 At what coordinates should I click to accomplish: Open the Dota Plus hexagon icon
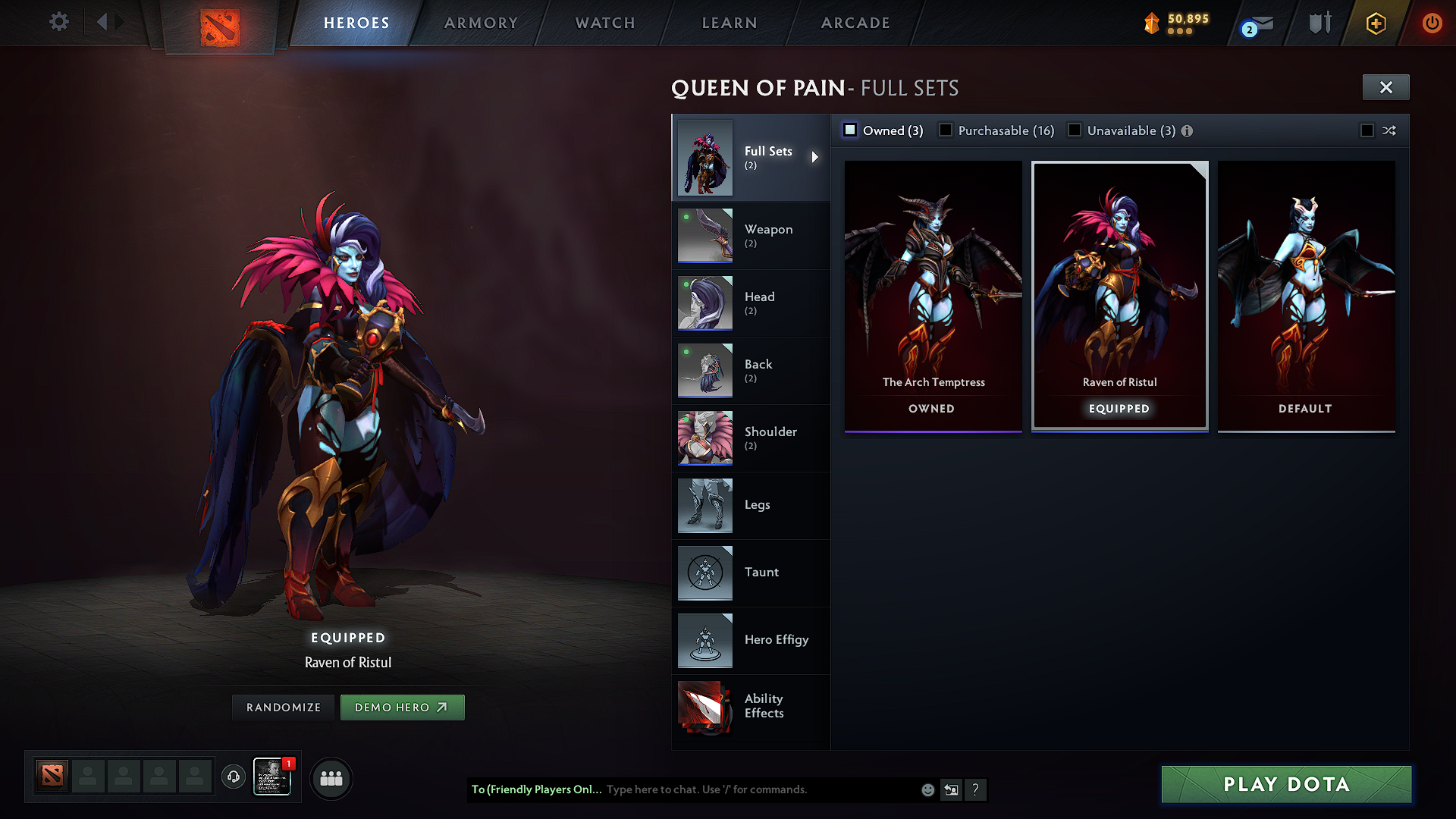click(1376, 23)
